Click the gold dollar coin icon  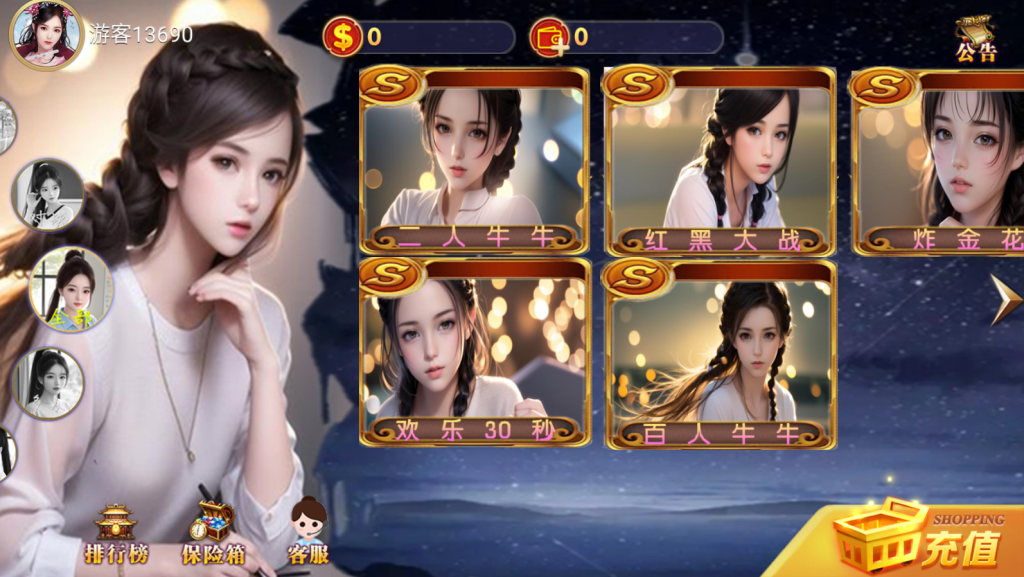click(343, 38)
